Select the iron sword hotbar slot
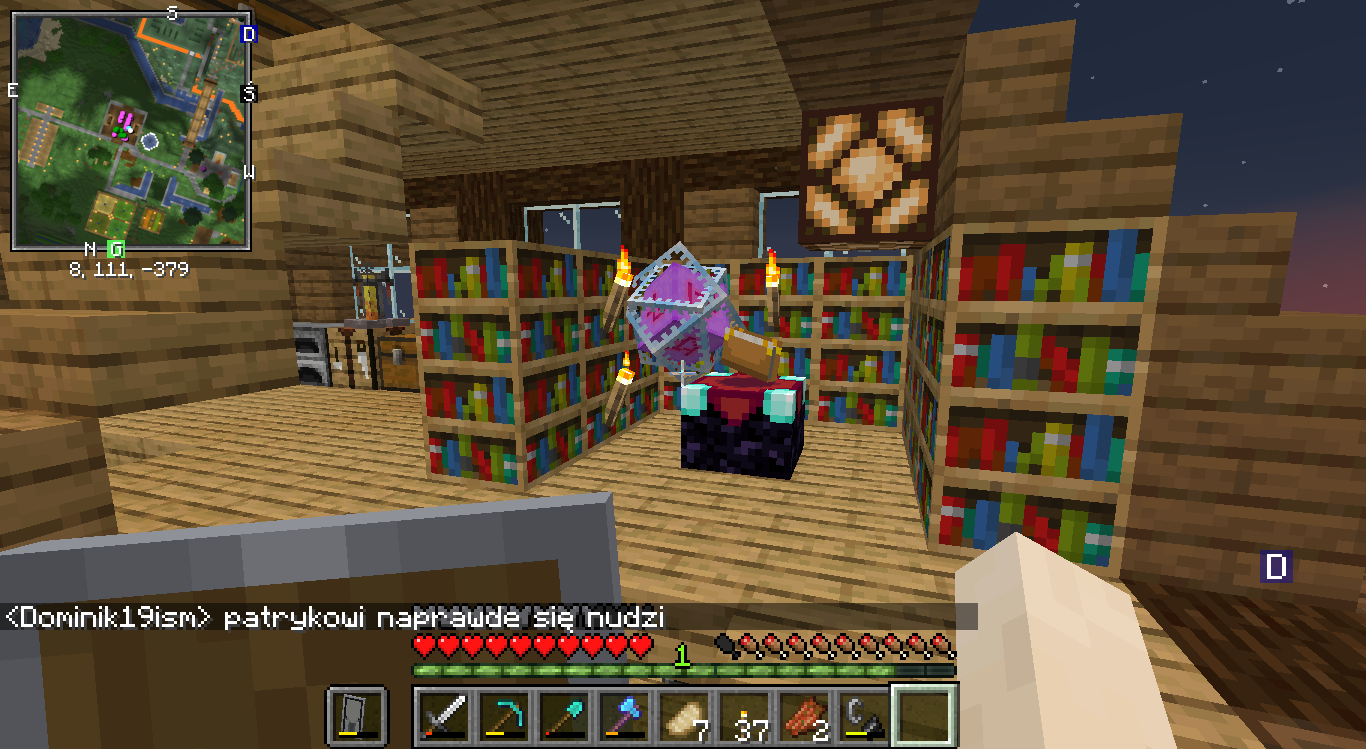The height and width of the screenshot is (749, 1366). point(443,716)
